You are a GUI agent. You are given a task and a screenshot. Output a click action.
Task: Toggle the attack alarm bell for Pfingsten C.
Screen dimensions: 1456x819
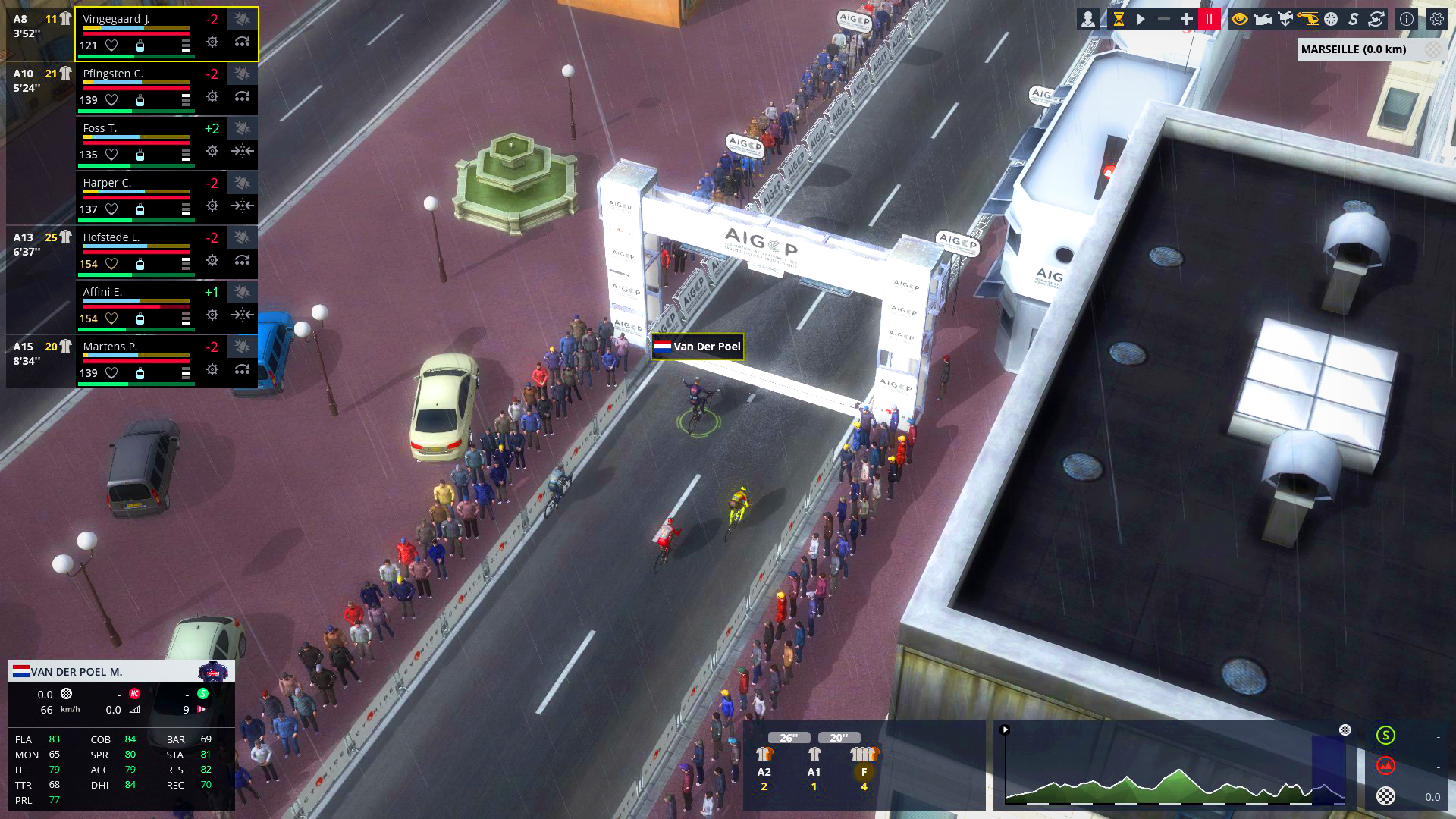241,74
